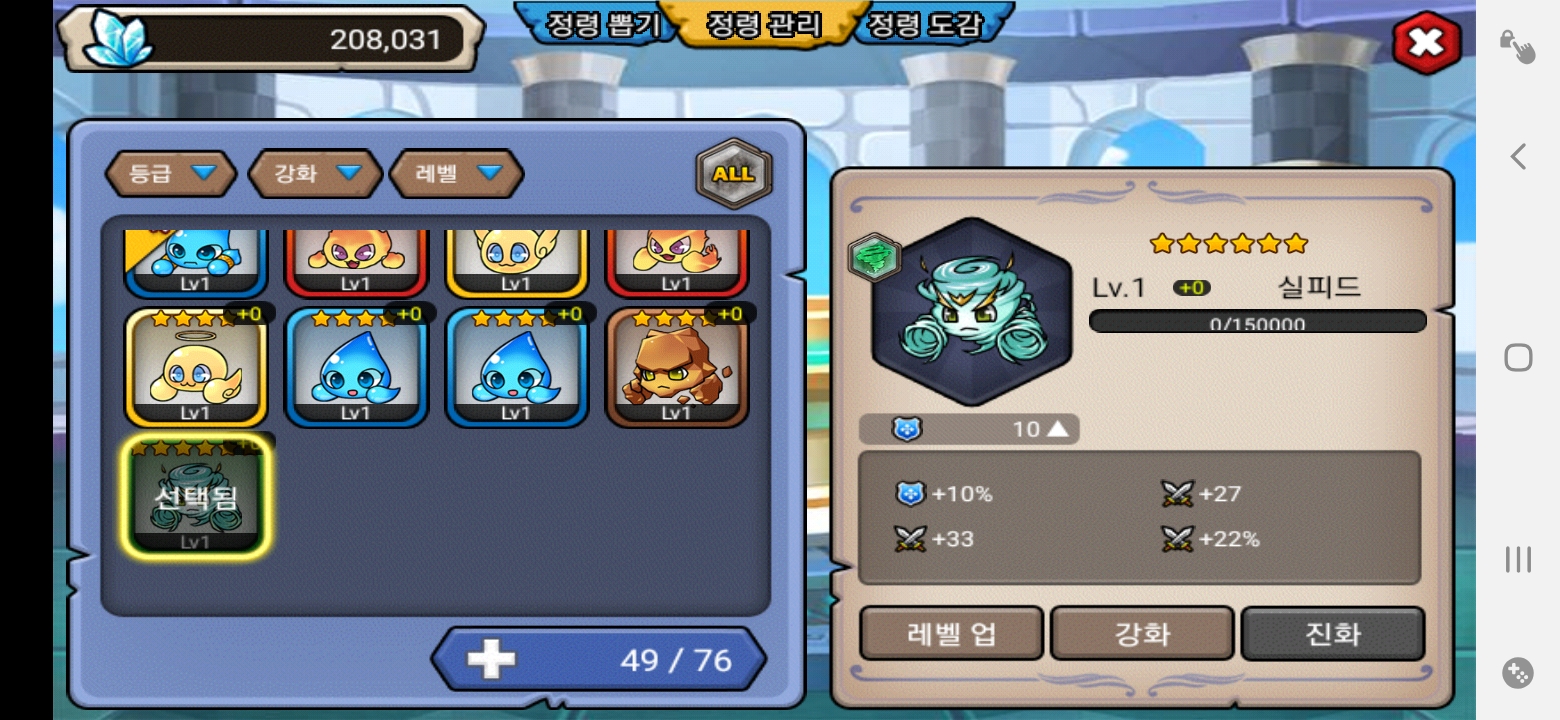Open the 강화 filter dropdown
Image resolution: width=1560 pixels, height=720 pixels.
pos(315,174)
